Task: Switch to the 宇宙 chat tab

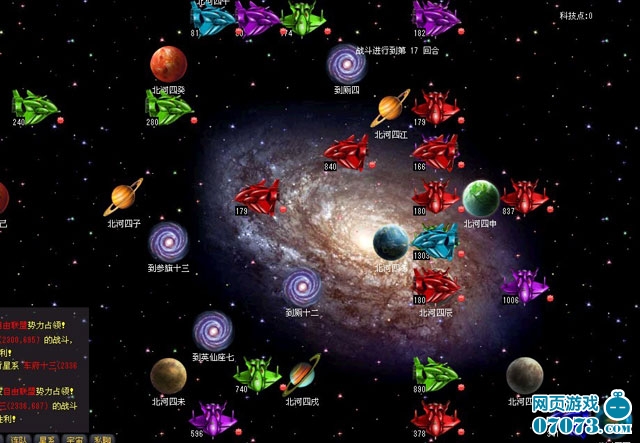Action: pos(75,439)
